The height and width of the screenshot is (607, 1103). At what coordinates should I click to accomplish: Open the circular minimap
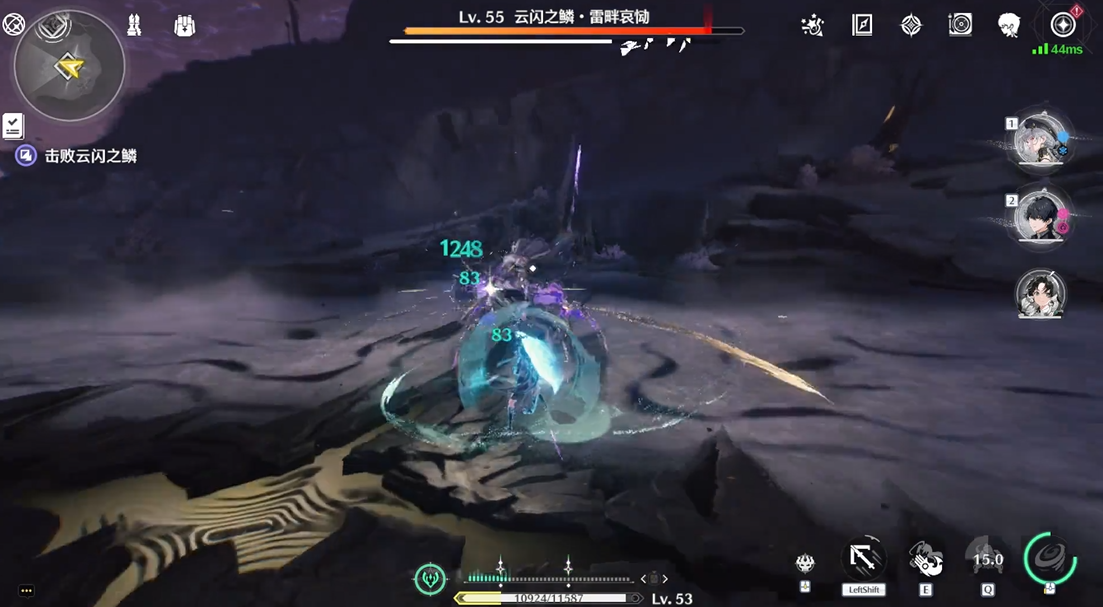[69, 66]
